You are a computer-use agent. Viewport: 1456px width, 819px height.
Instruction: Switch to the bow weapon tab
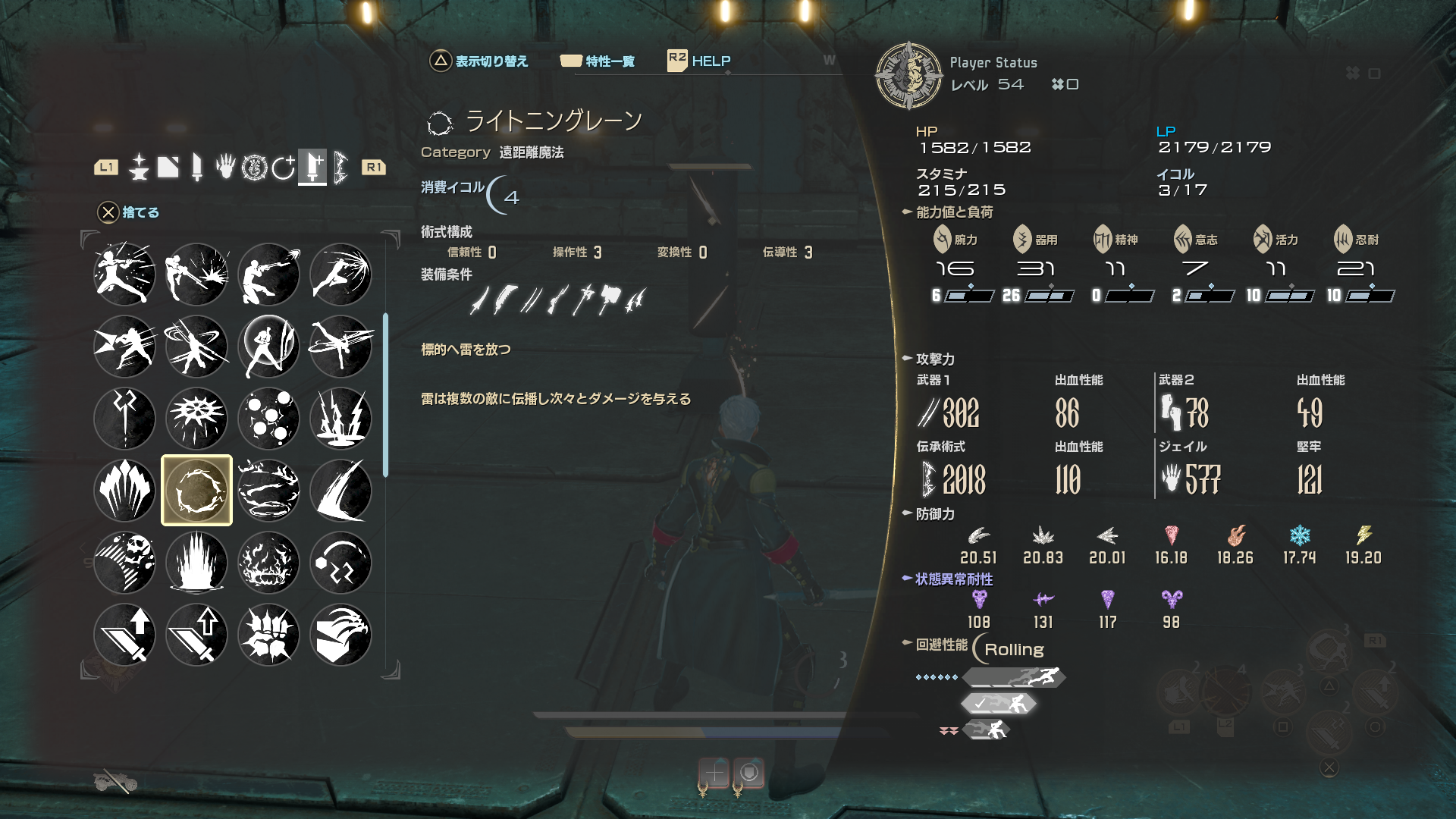(x=340, y=167)
